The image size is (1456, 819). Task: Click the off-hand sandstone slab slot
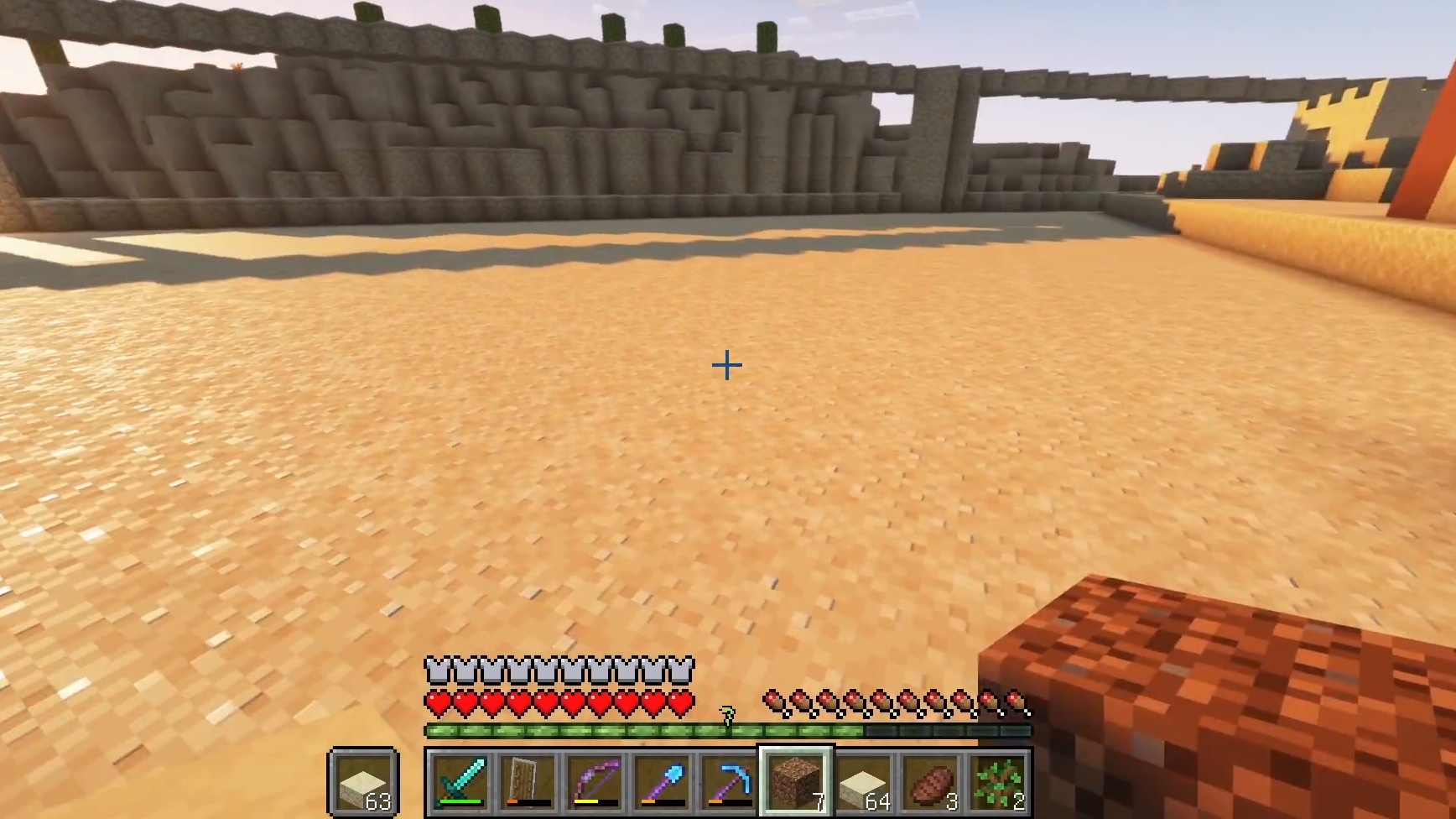pos(362,783)
